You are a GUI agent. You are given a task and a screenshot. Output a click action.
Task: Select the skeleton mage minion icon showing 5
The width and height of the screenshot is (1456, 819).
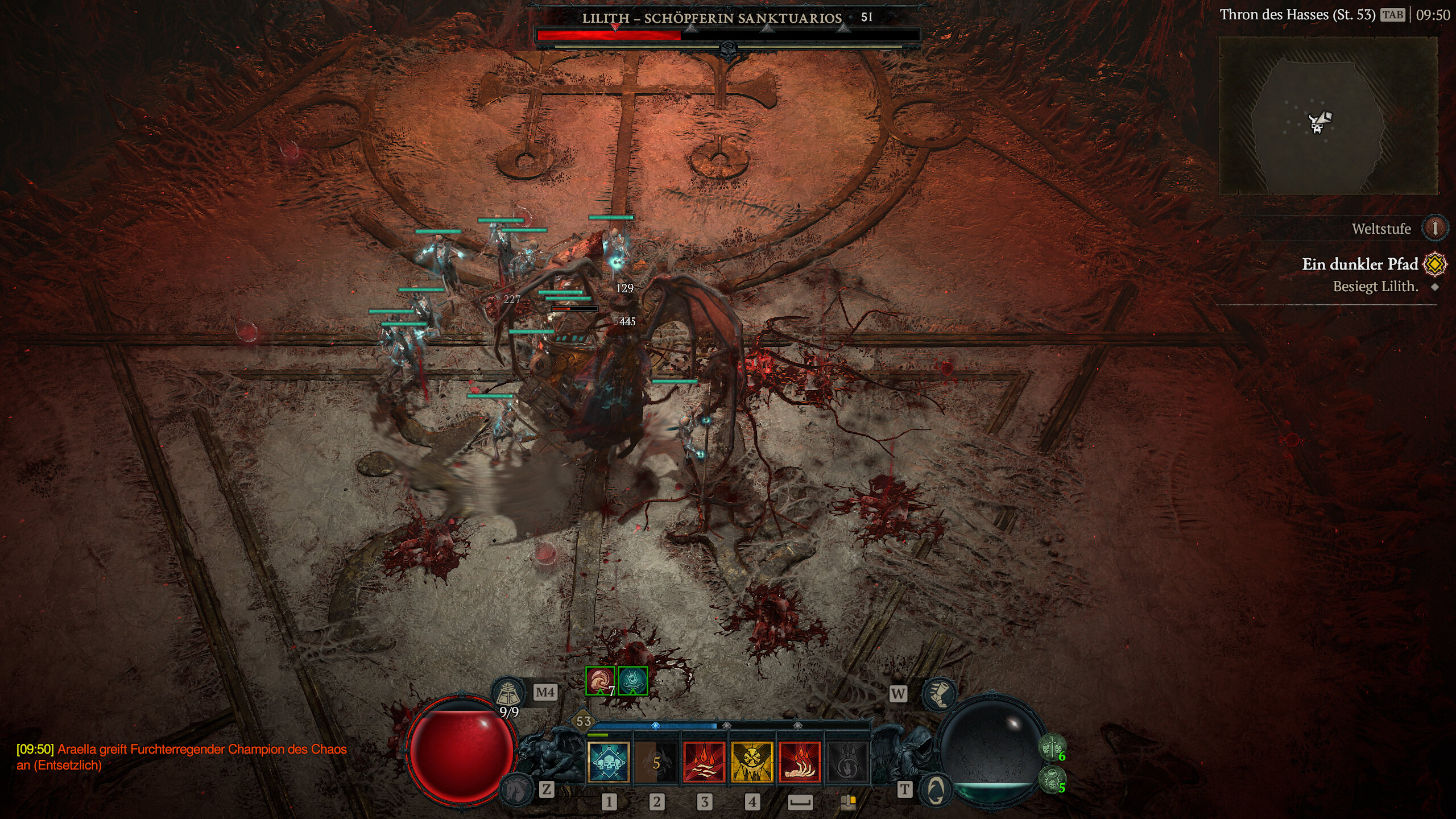point(1052,779)
